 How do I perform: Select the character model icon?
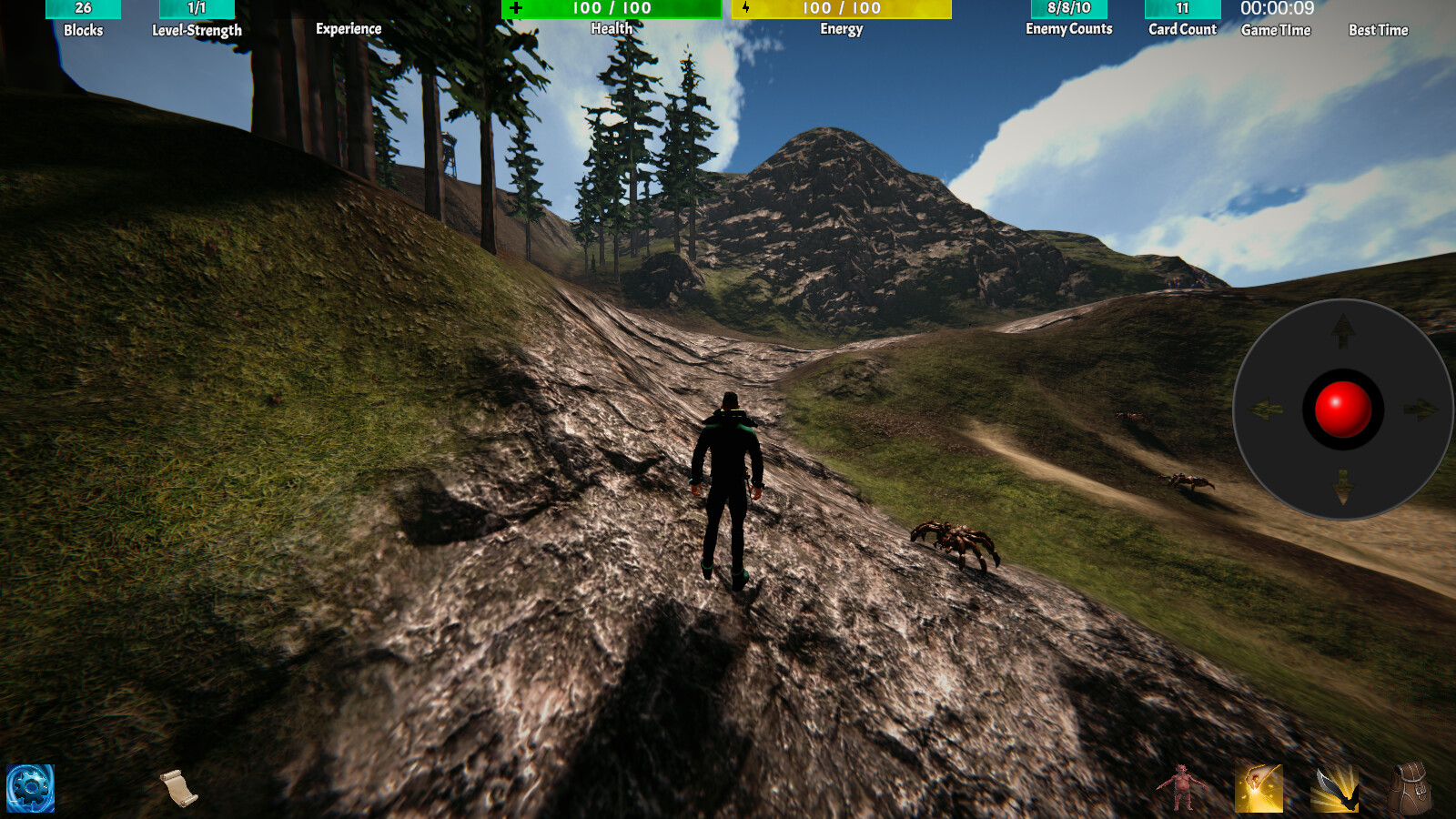(1180, 790)
